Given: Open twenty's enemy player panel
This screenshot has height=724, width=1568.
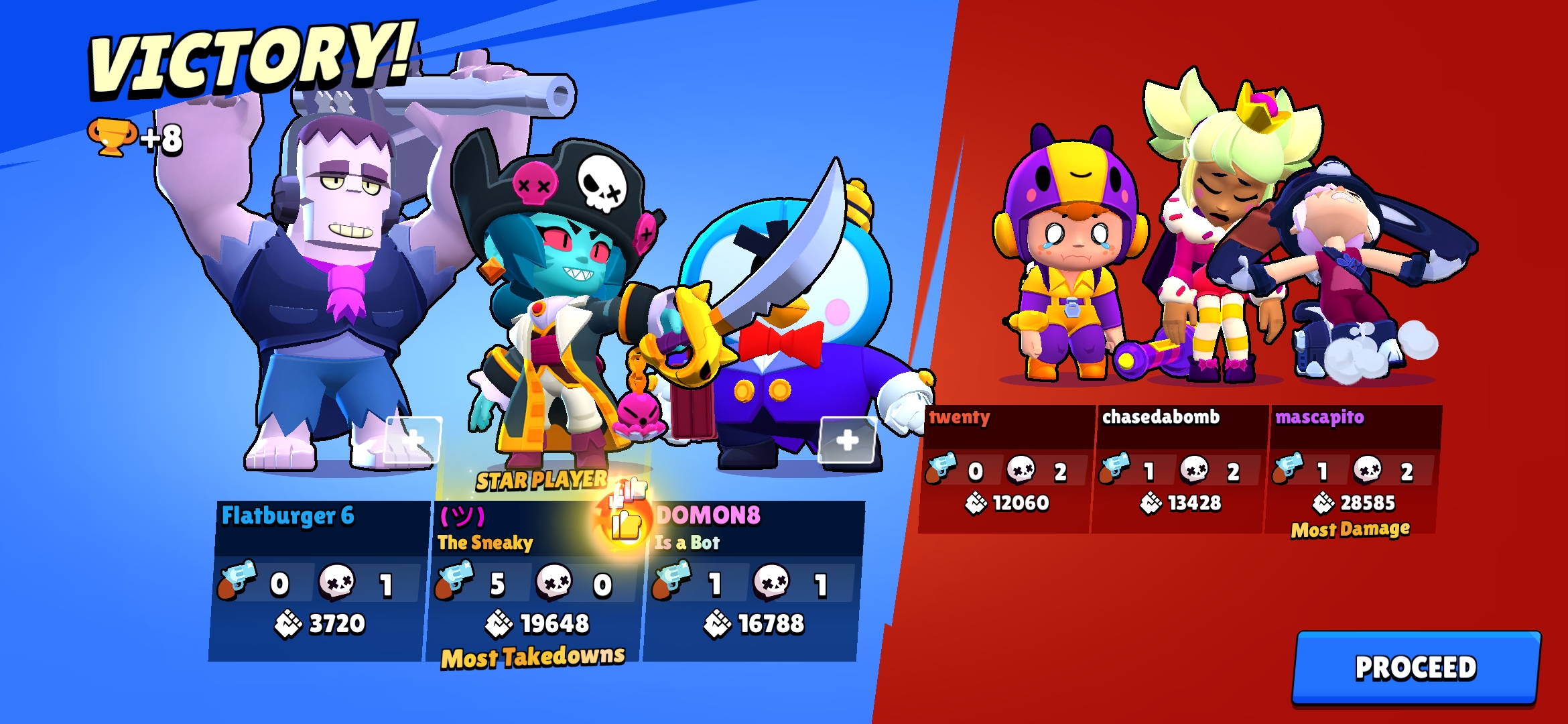Looking at the screenshot, I should pos(1006,469).
